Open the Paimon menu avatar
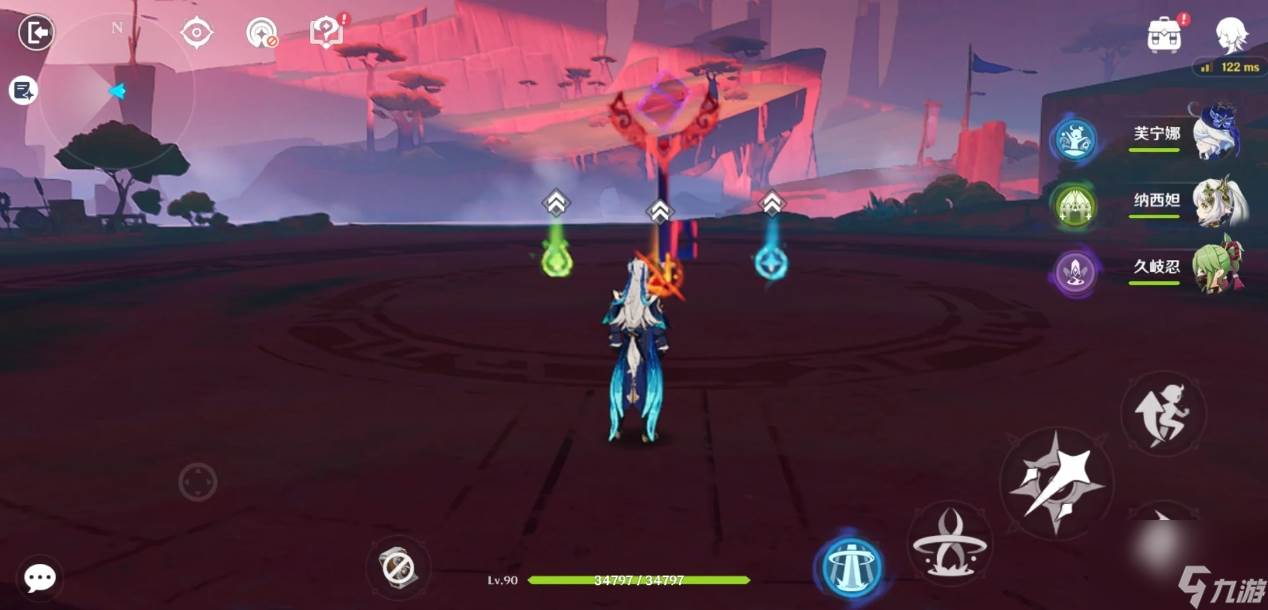Viewport: 1268px width, 610px height. click(x=1231, y=35)
